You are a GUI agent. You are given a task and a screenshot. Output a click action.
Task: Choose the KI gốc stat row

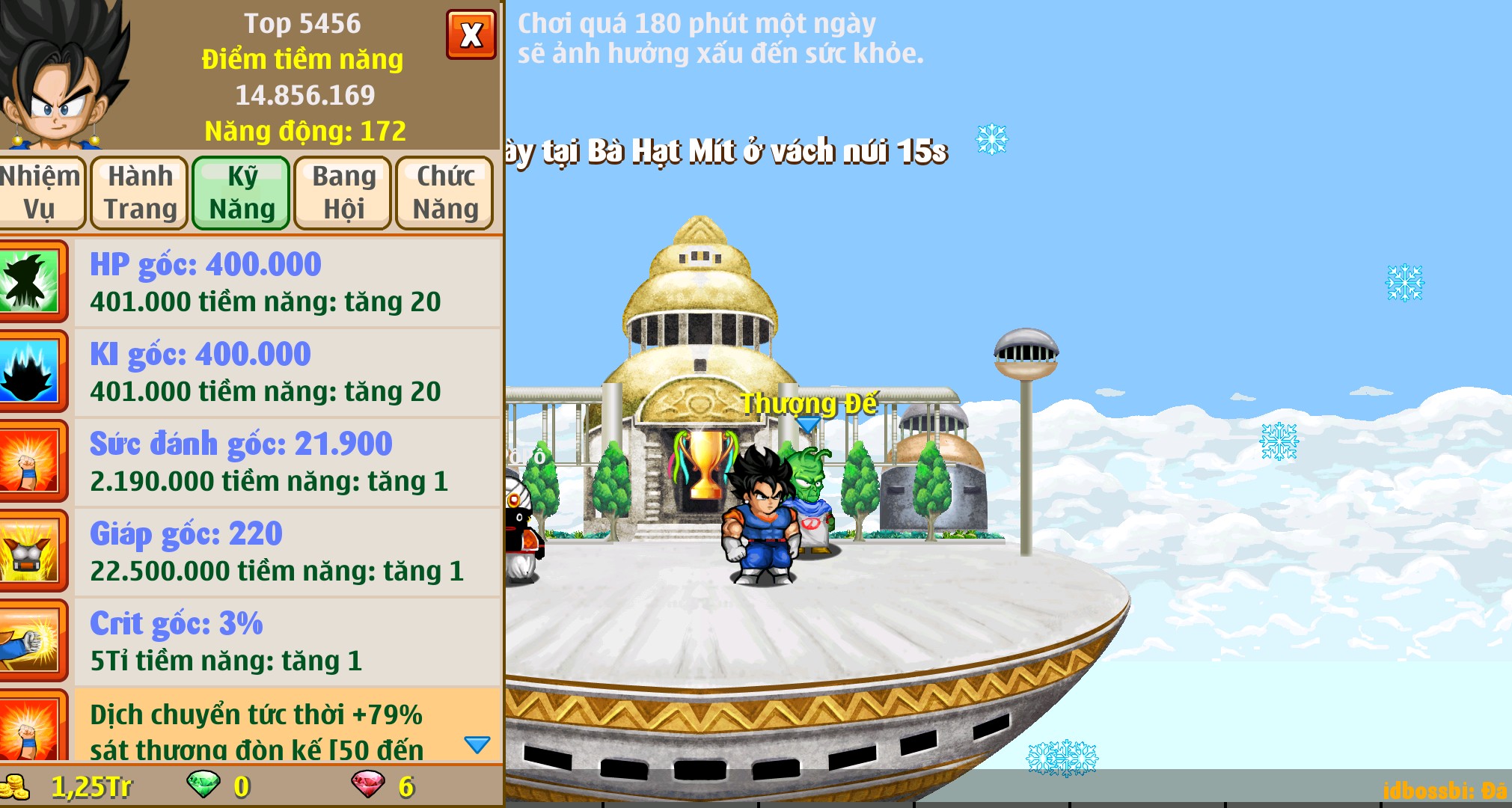tap(287, 372)
